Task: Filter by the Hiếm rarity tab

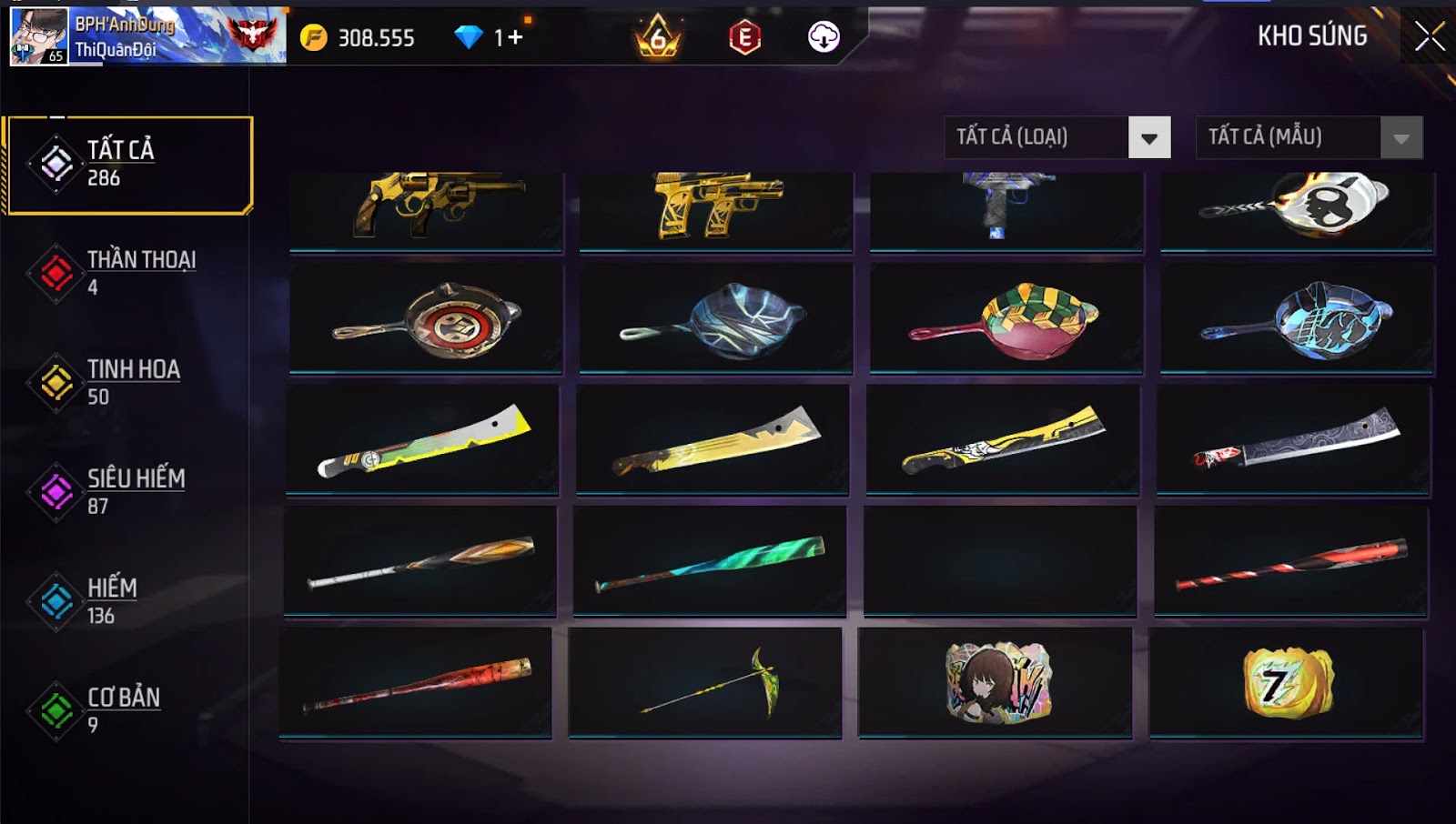Action: point(127,601)
